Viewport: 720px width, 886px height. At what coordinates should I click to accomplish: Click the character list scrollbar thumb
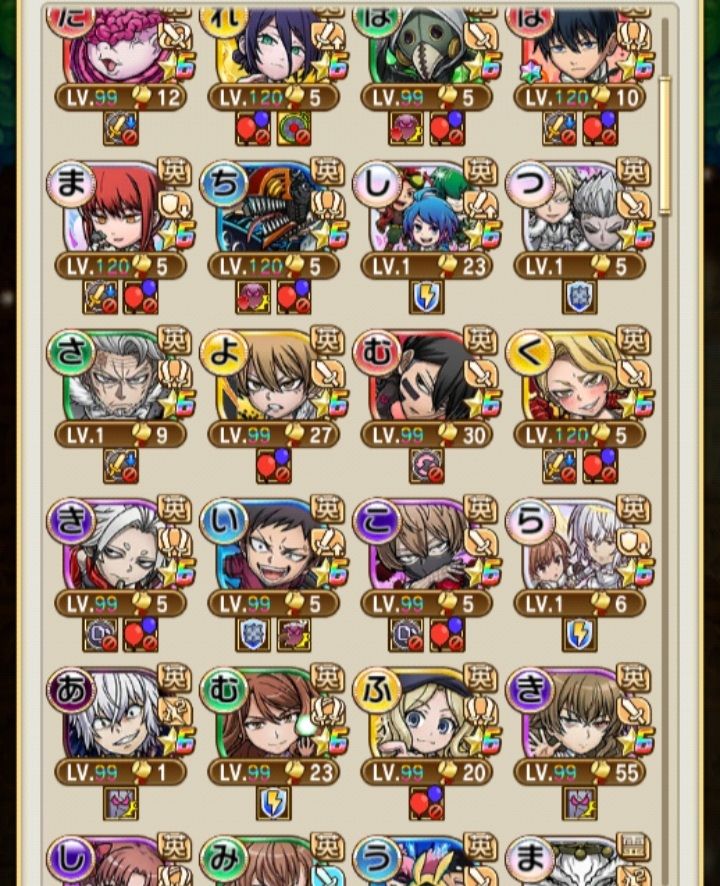pyautogui.click(x=665, y=145)
